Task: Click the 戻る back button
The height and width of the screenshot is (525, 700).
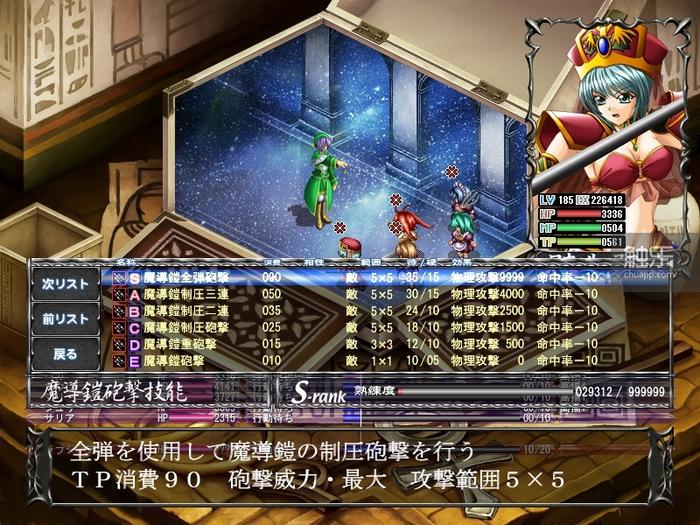Action: coord(65,353)
